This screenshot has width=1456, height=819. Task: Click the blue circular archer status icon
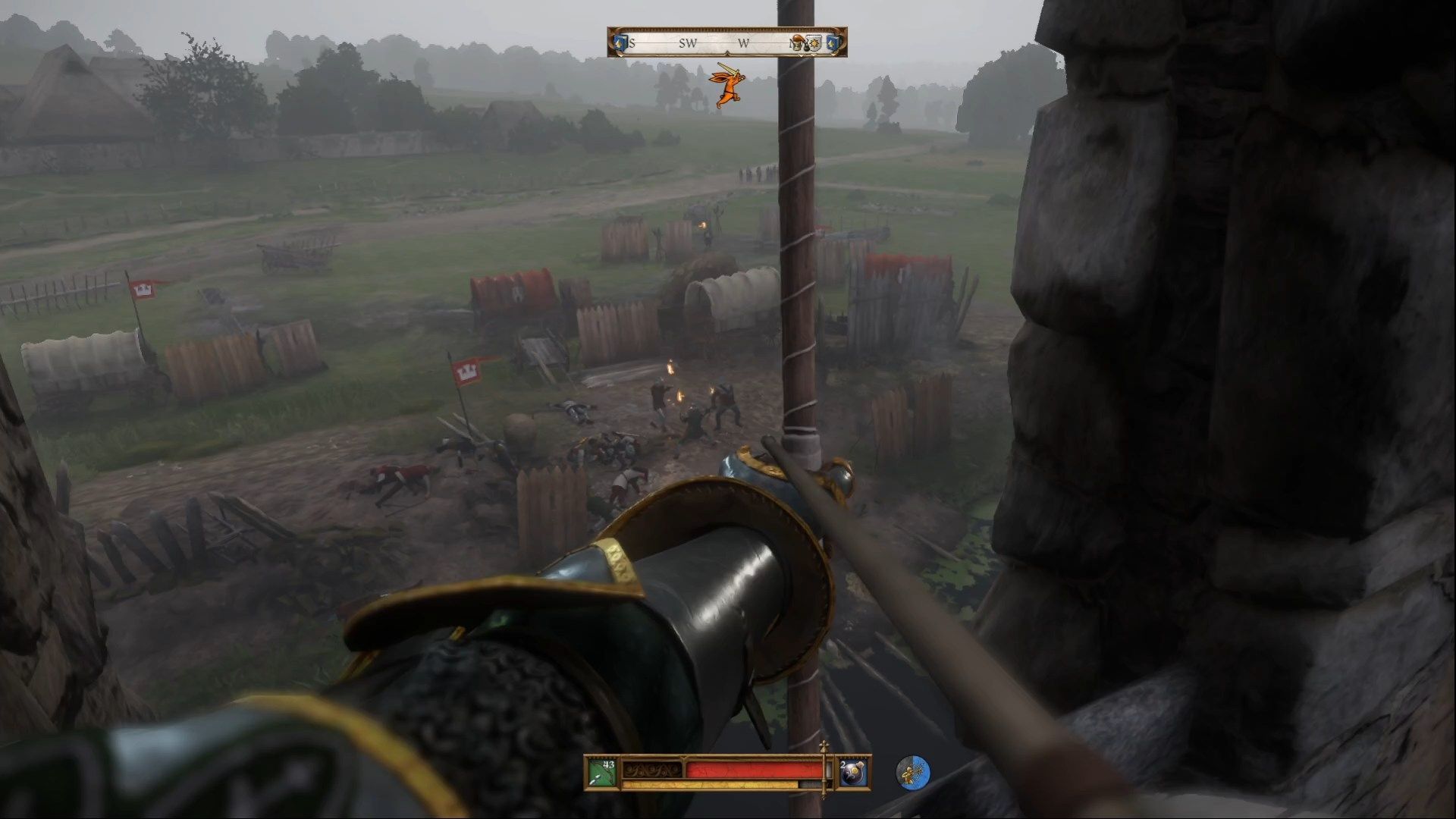coord(913,773)
